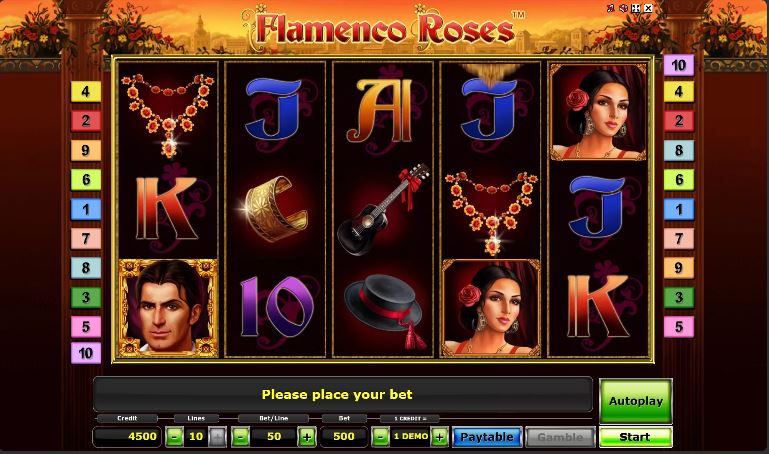Viewport: 769px width, 454px height.
Task: Mute the sound with the speaker icon
Action: (x=621, y=9)
